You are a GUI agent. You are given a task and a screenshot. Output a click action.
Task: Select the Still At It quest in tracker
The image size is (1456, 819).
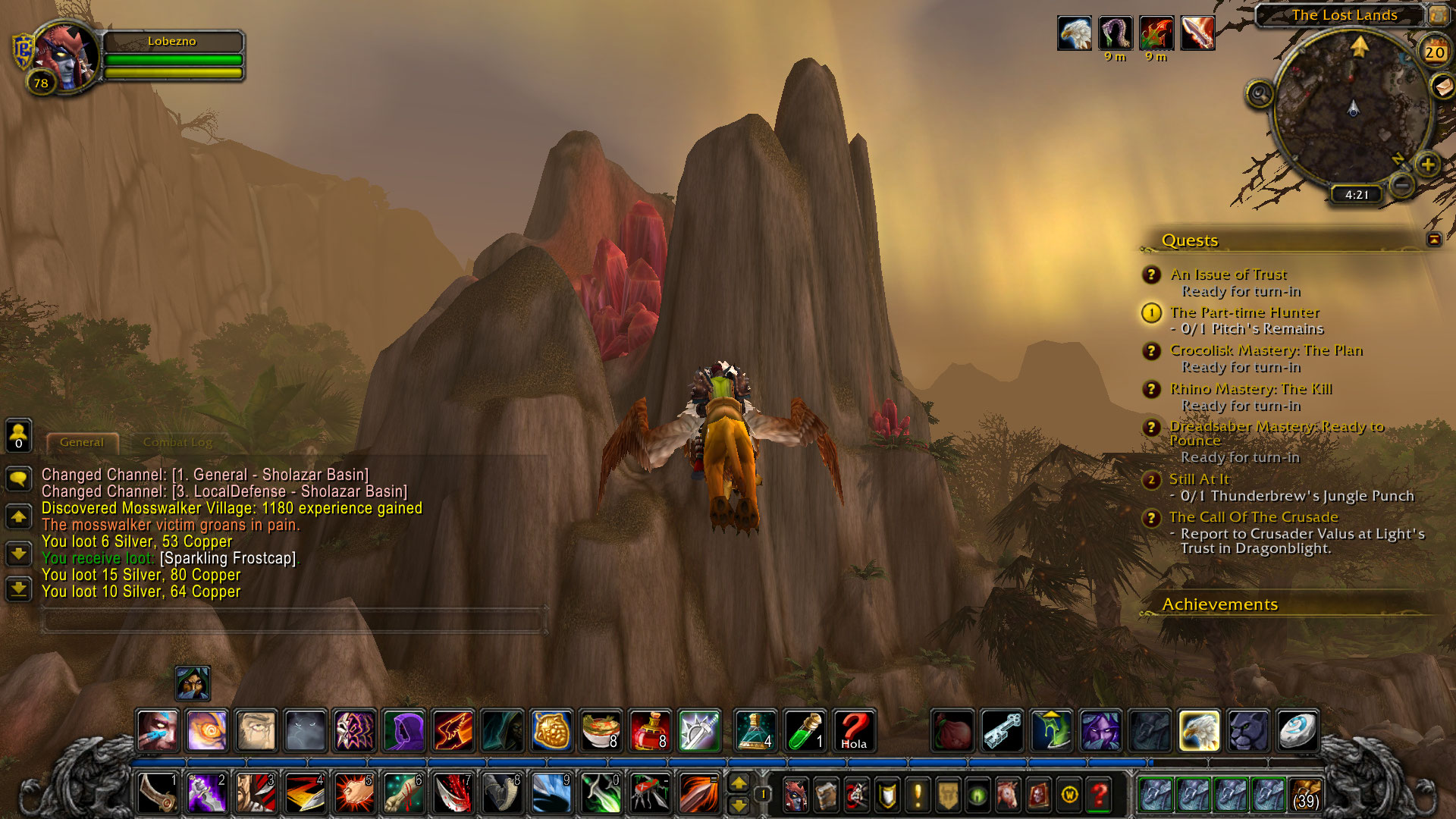(1198, 479)
